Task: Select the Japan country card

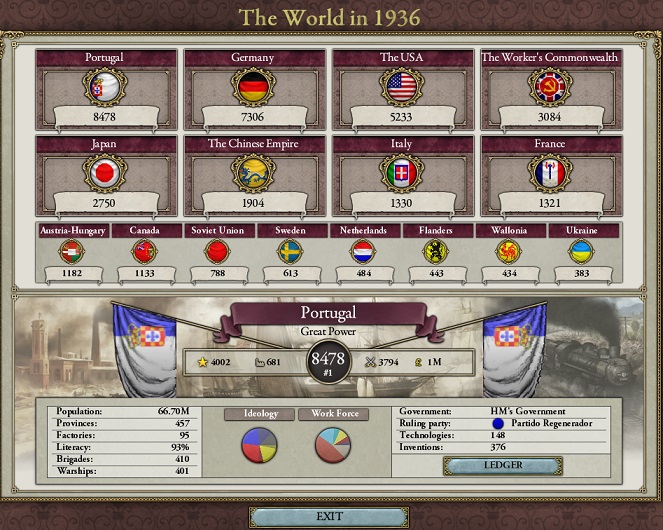Action: pyautogui.click(x=106, y=174)
